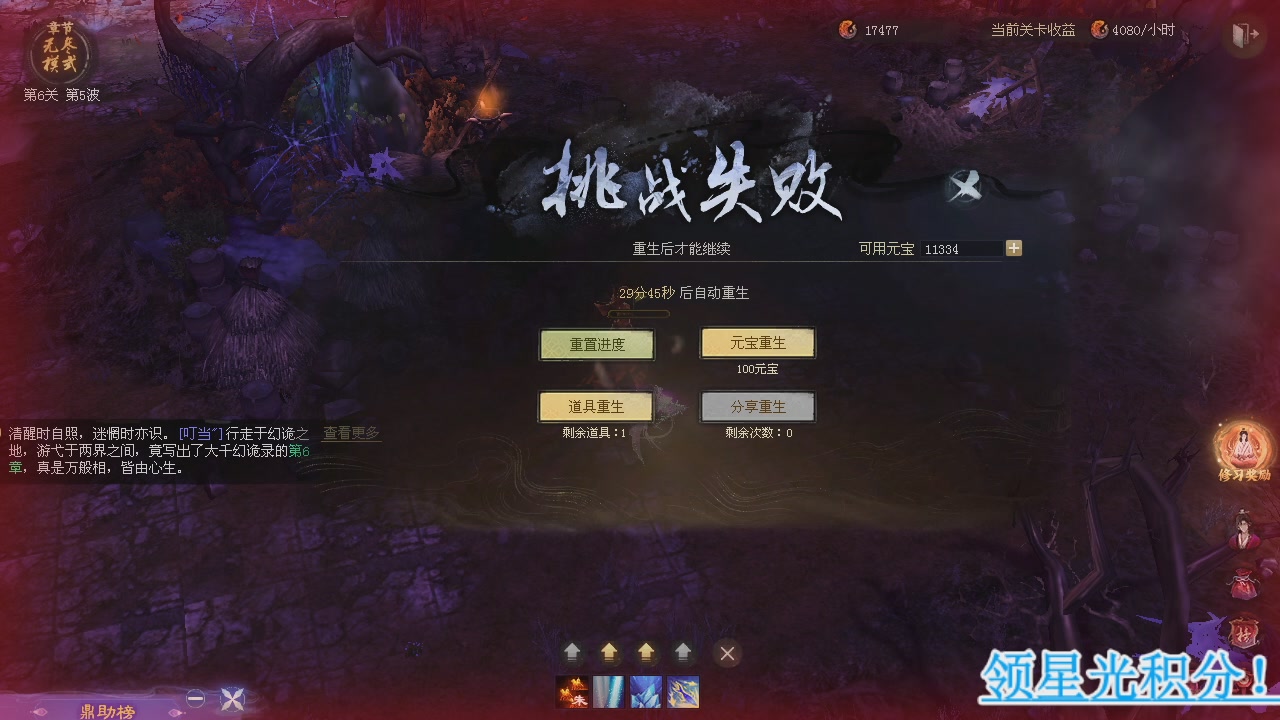The height and width of the screenshot is (720, 1280).
Task: Select the ice beam skill icon
Action: click(x=610, y=691)
